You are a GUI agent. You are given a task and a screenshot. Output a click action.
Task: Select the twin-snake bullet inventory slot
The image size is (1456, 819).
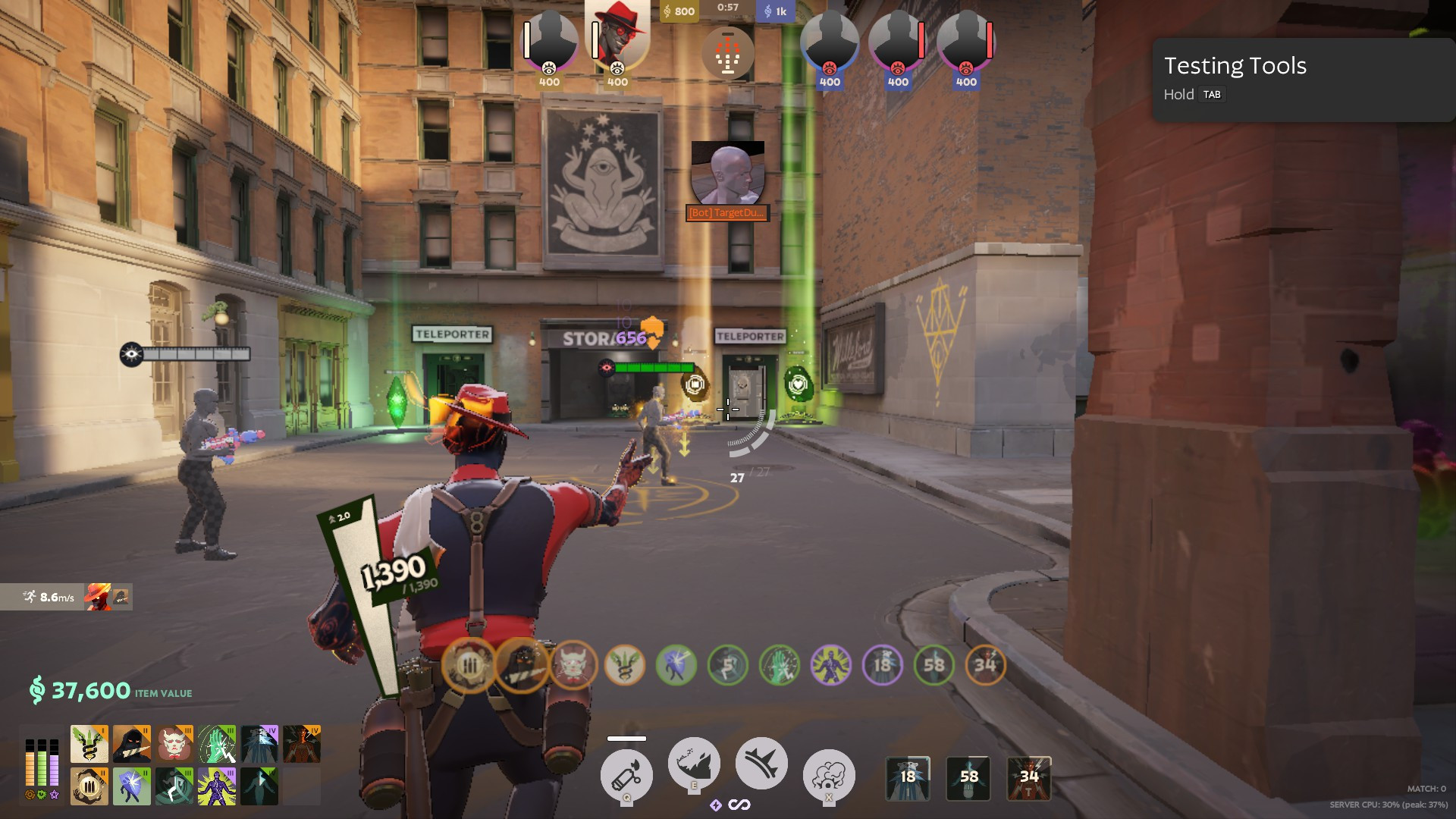89,744
